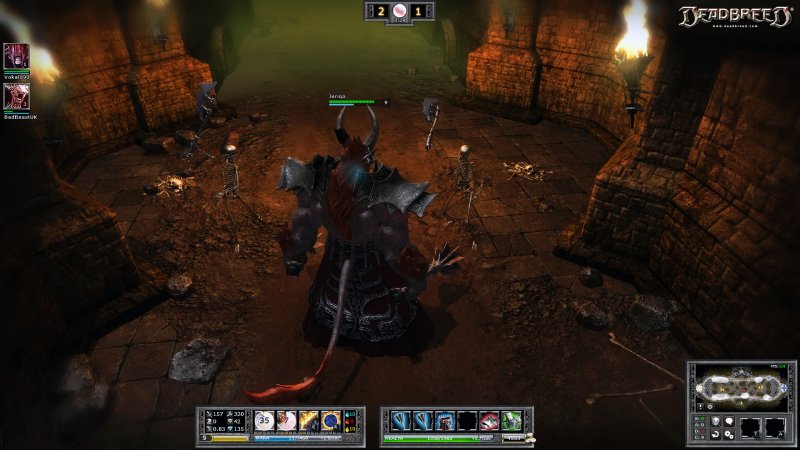
Task: Use the first blue blade item slot
Action: point(401,421)
